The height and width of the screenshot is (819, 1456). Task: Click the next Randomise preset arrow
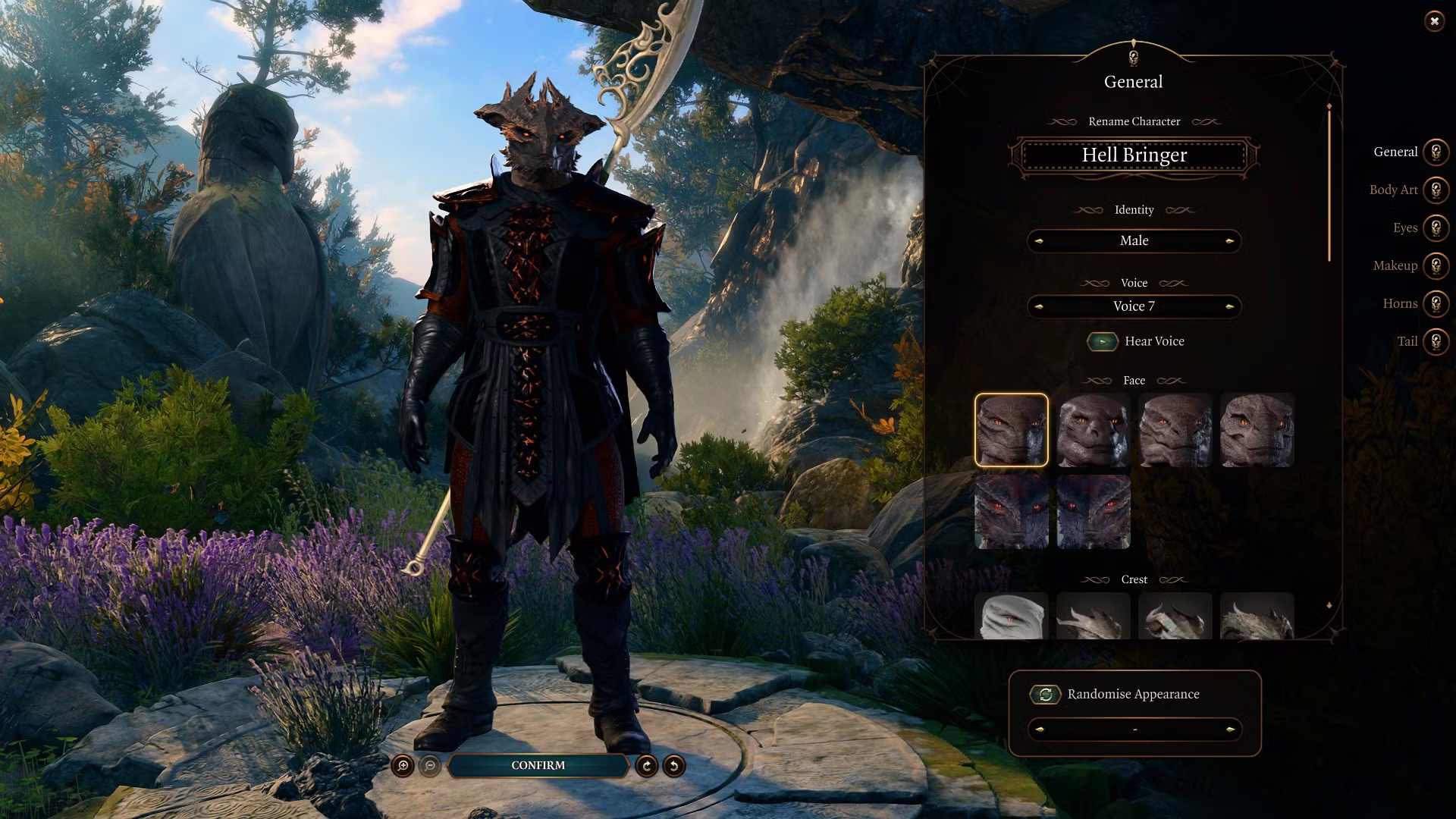[1229, 730]
